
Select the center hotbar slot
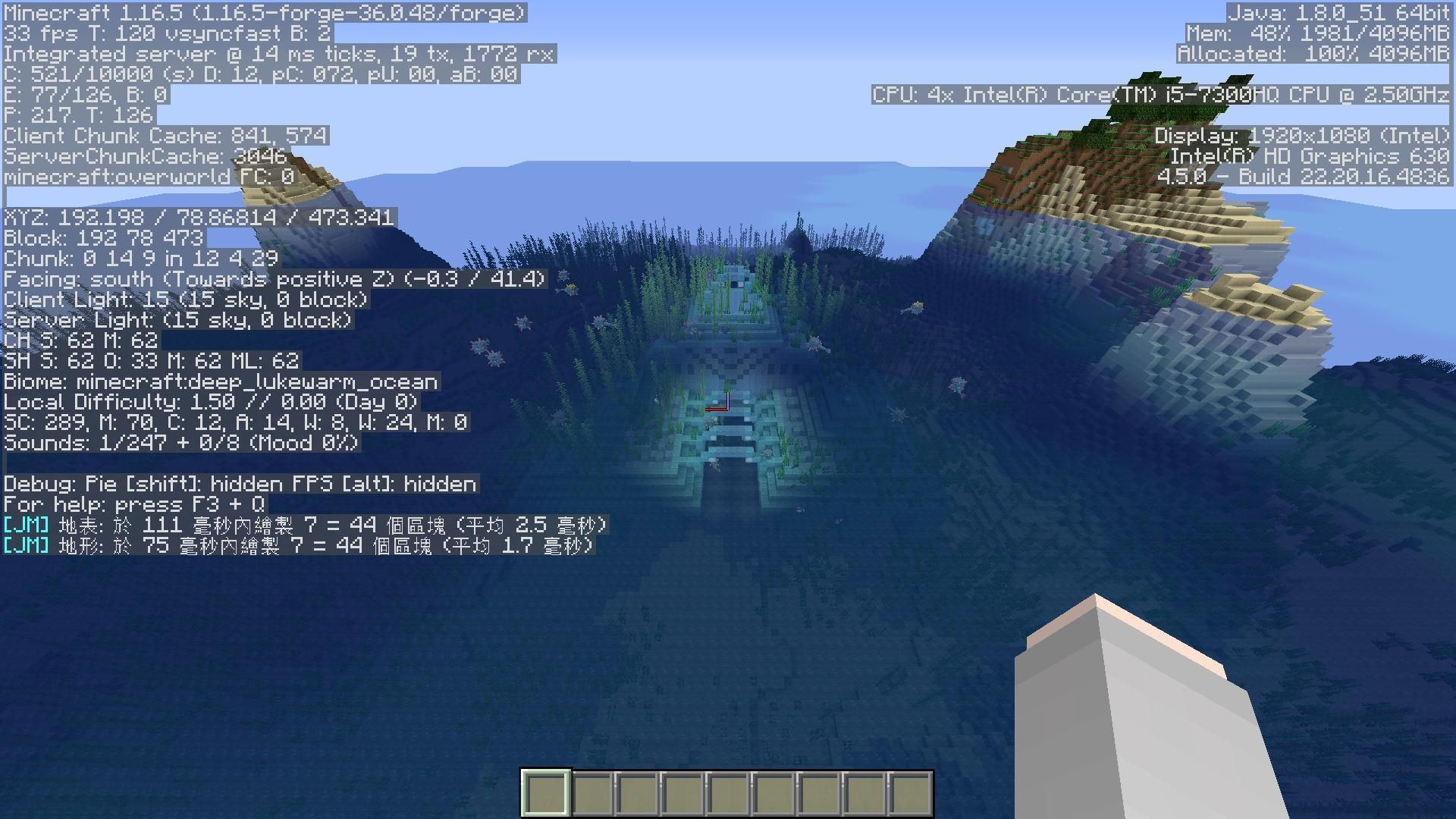(728, 791)
